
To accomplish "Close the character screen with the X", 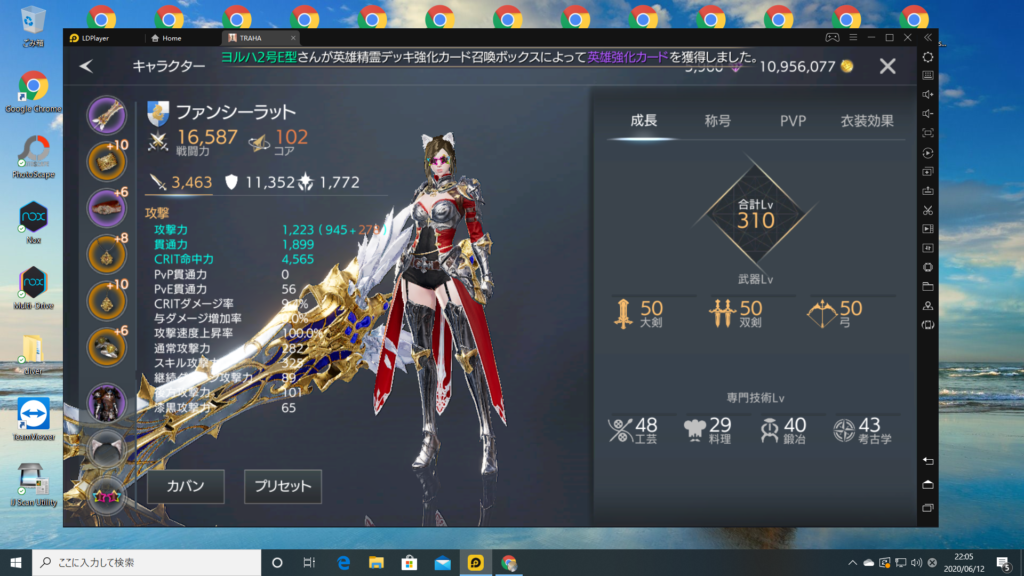I will pos(887,66).
